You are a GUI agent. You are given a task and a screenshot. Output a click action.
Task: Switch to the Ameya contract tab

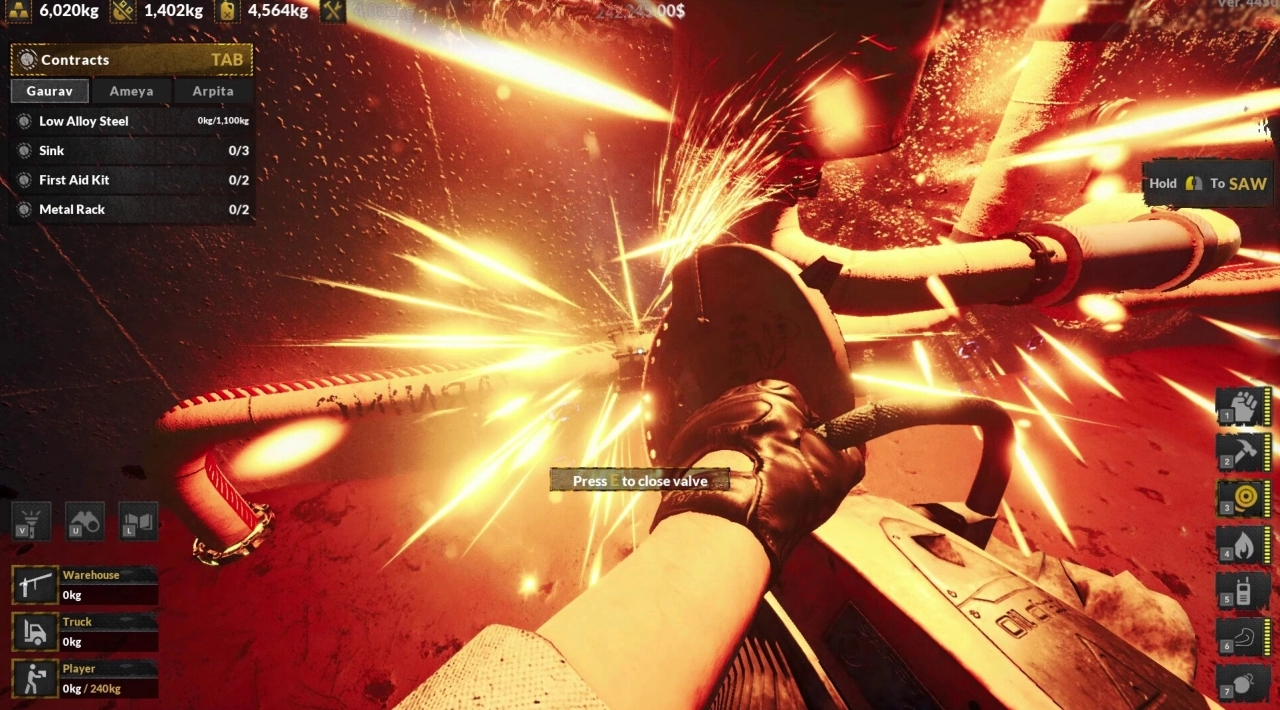tap(131, 91)
